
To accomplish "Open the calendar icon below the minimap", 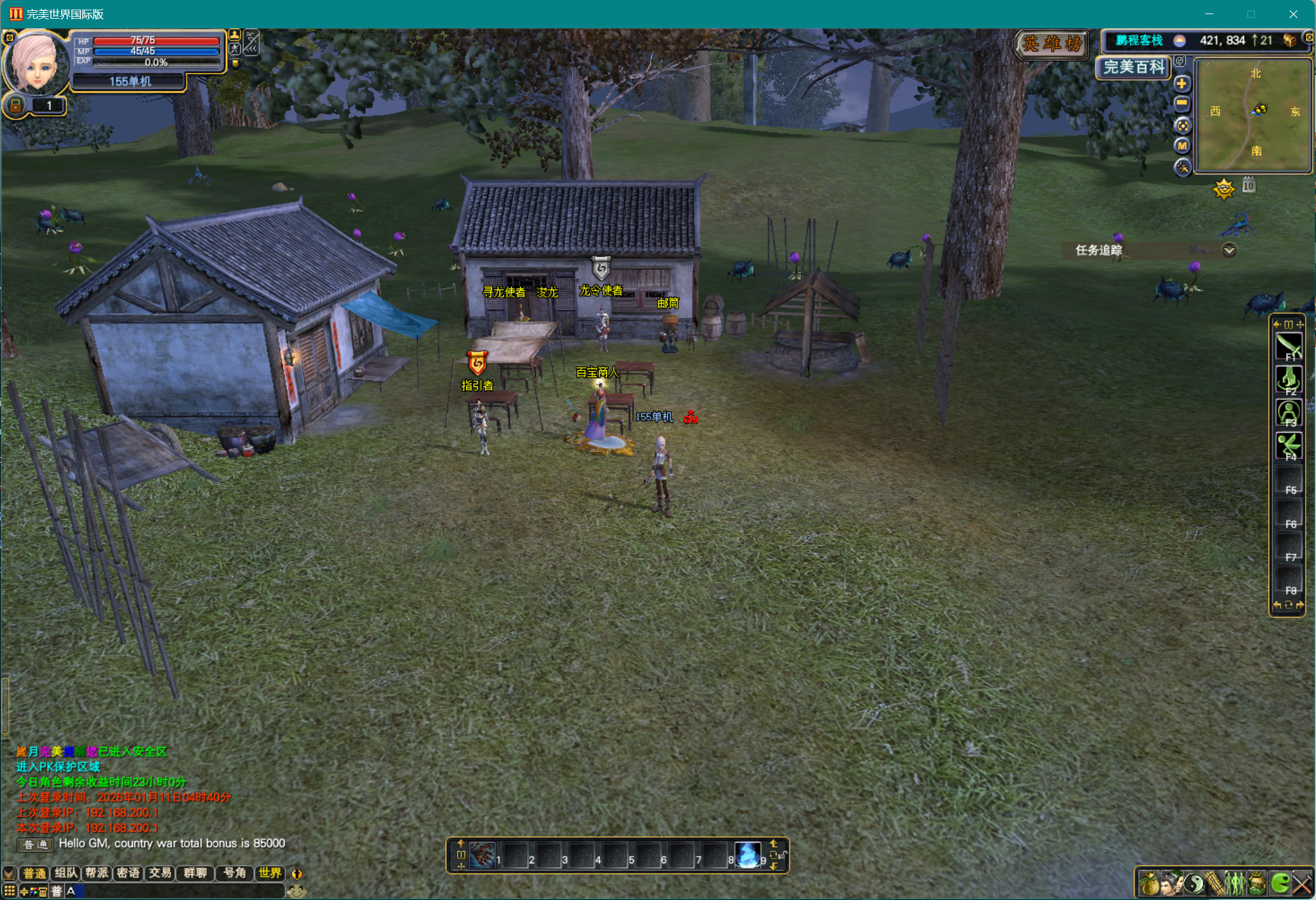I will [x=1248, y=186].
